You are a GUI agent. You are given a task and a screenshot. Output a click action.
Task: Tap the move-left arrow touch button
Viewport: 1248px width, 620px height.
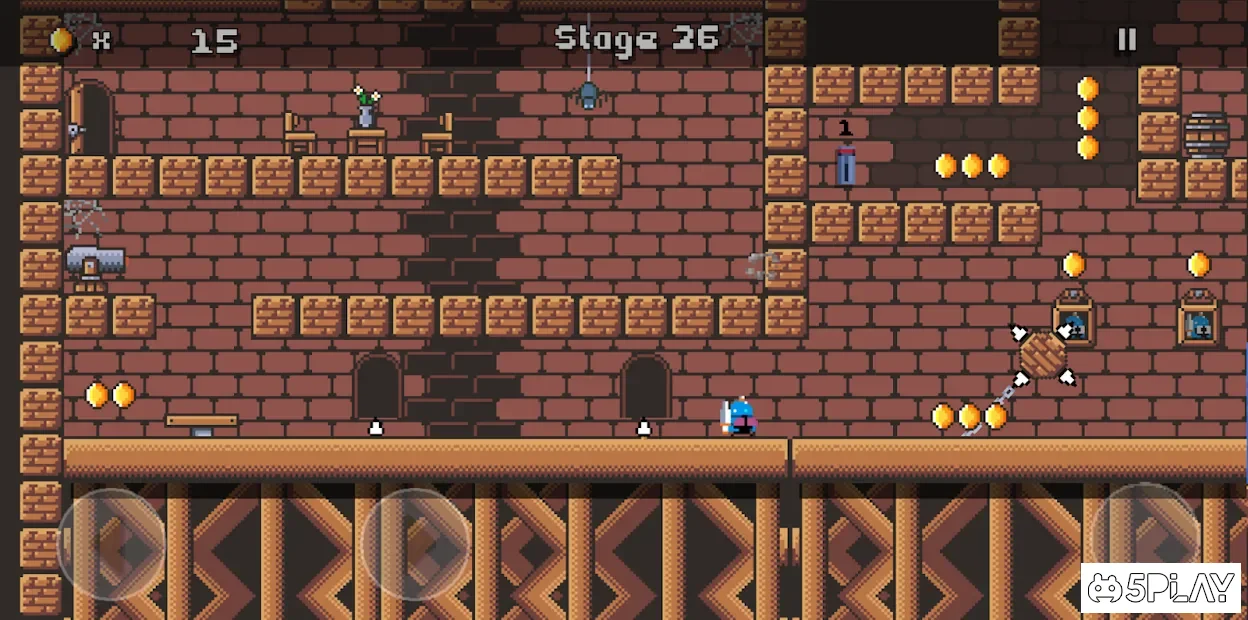[x=112, y=545]
